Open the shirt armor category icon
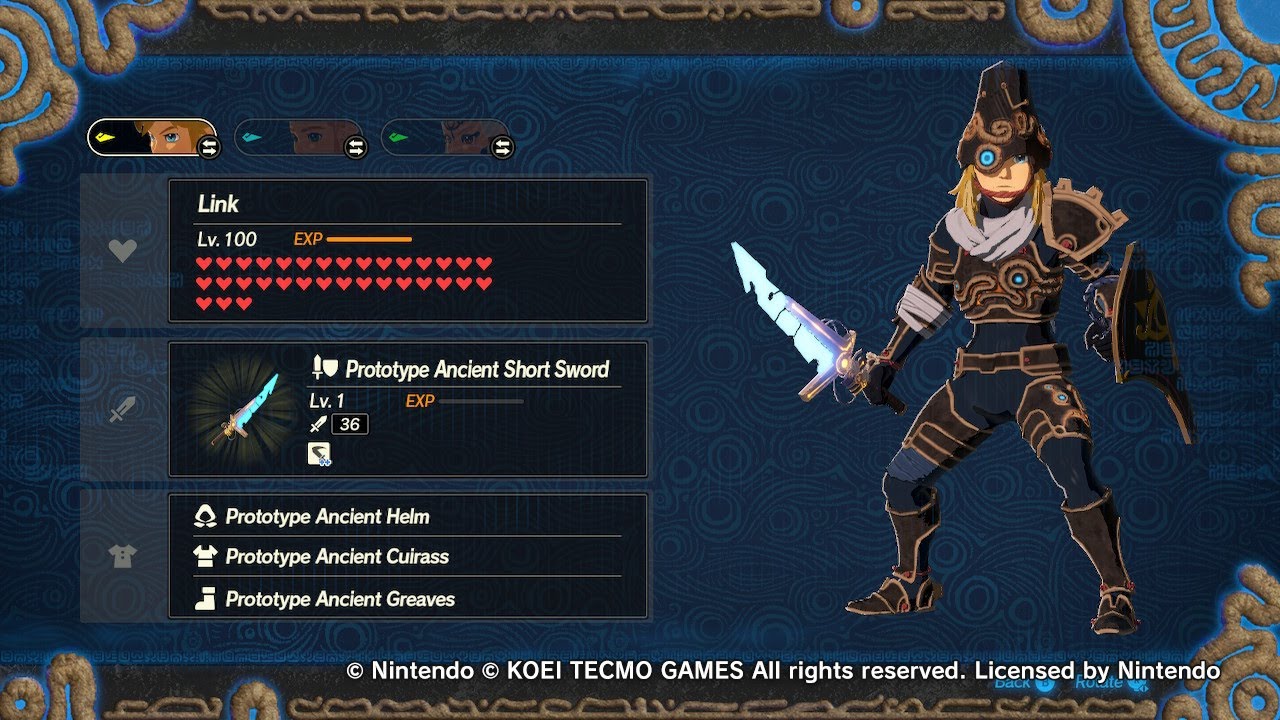The width and height of the screenshot is (1280, 720). coord(122,557)
